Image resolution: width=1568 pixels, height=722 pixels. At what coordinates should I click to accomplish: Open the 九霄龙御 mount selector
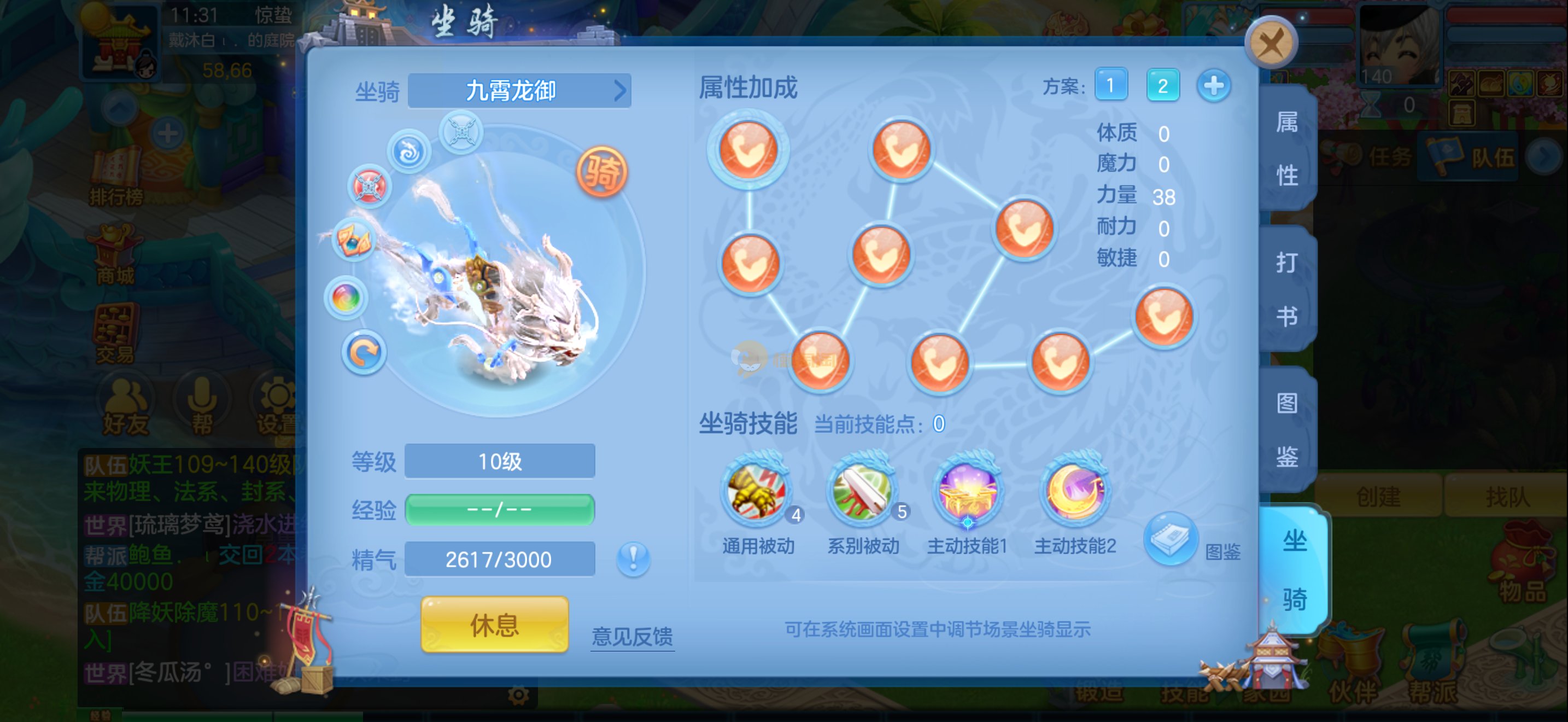point(519,91)
